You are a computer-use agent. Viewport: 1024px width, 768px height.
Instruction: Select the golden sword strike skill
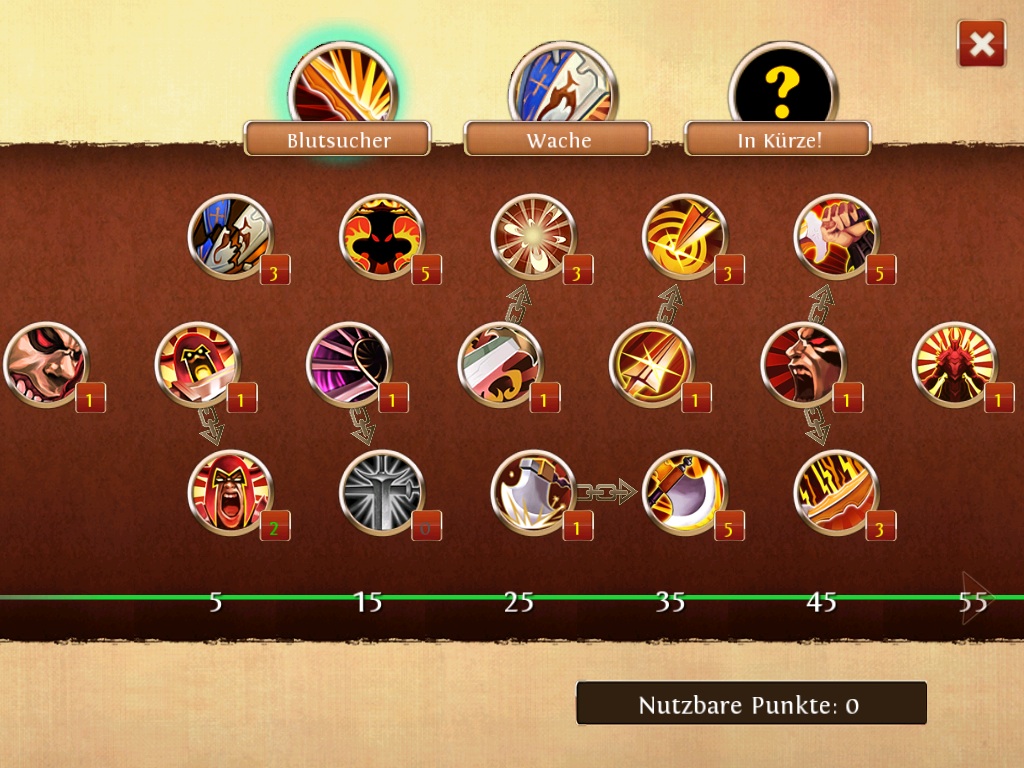click(x=651, y=364)
